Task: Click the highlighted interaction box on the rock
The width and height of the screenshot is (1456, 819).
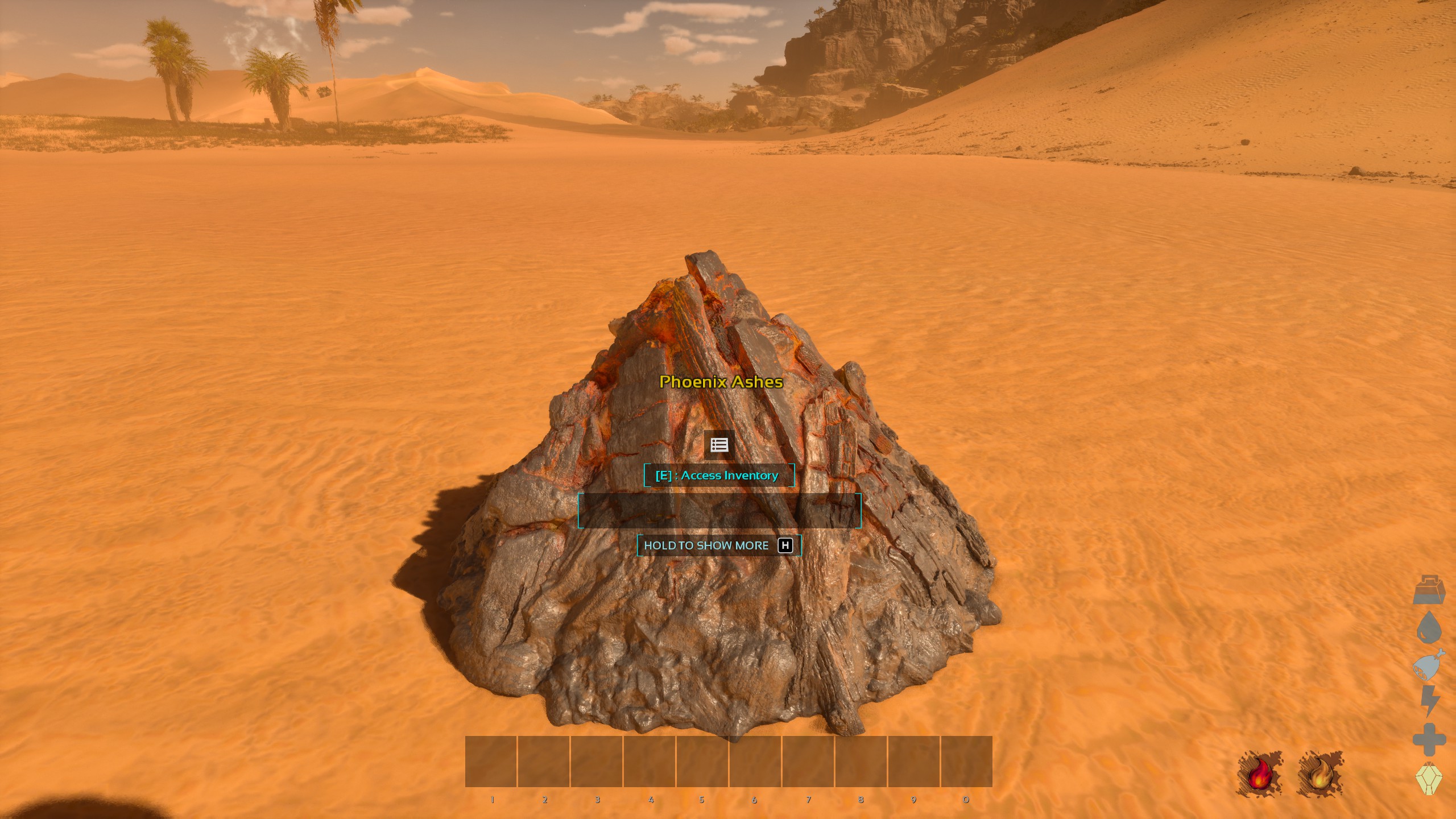Action: [719, 510]
